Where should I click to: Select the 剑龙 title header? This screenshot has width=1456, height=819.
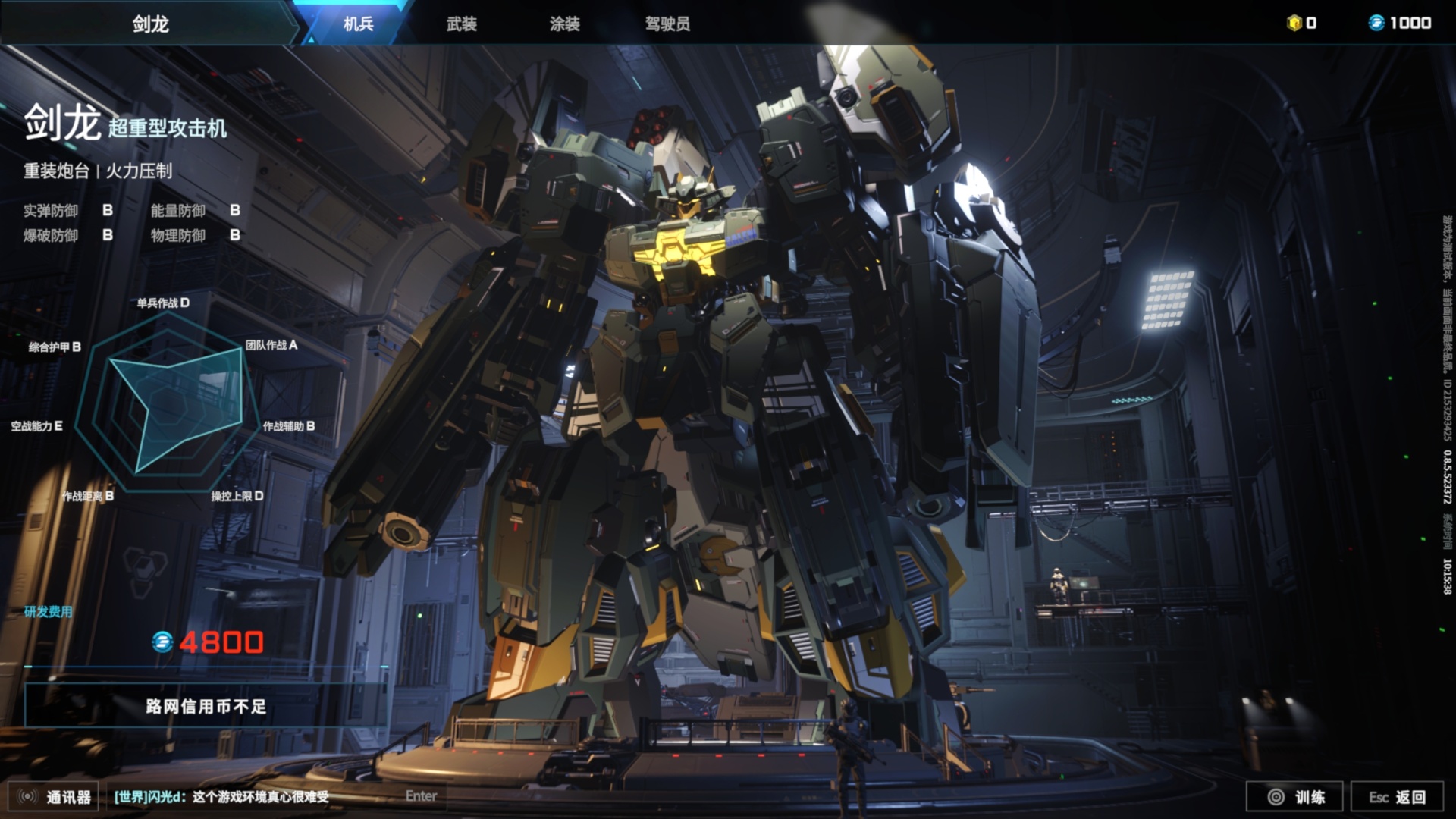[x=150, y=24]
